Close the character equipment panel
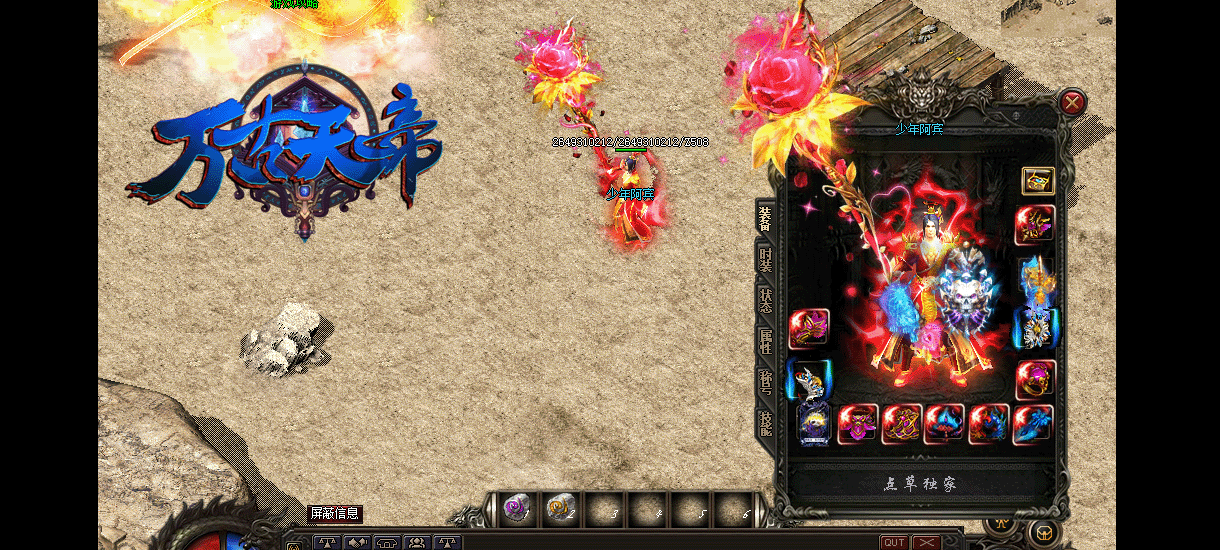The width and height of the screenshot is (1220, 550). (1072, 102)
